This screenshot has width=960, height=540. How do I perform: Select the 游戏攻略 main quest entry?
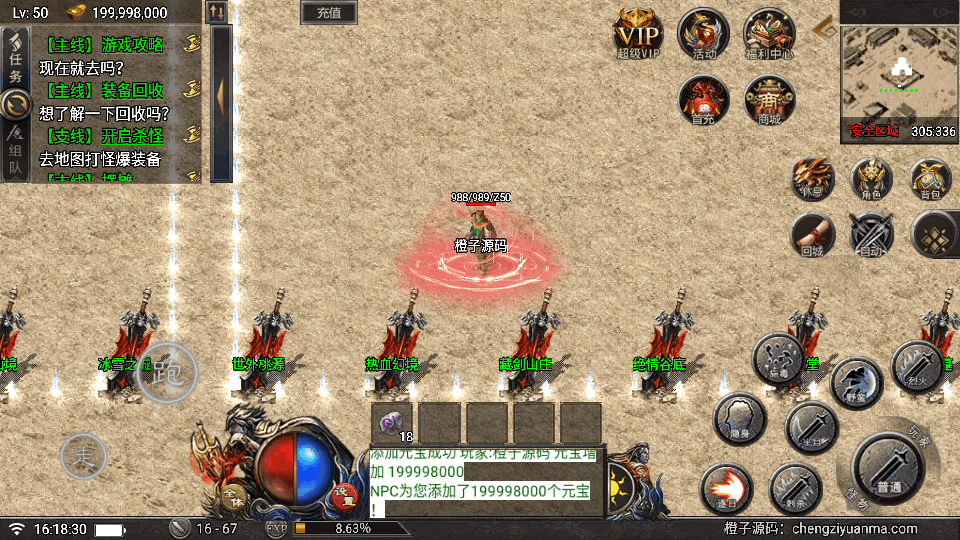coord(103,44)
